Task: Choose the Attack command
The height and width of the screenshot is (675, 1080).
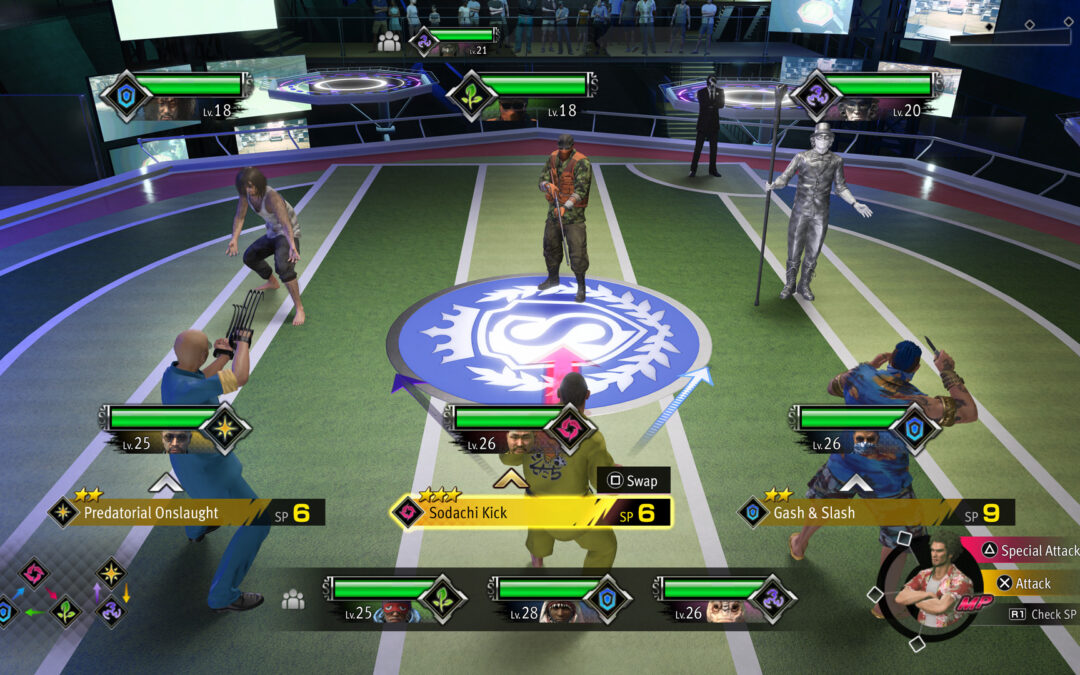Action: coord(1024,583)
